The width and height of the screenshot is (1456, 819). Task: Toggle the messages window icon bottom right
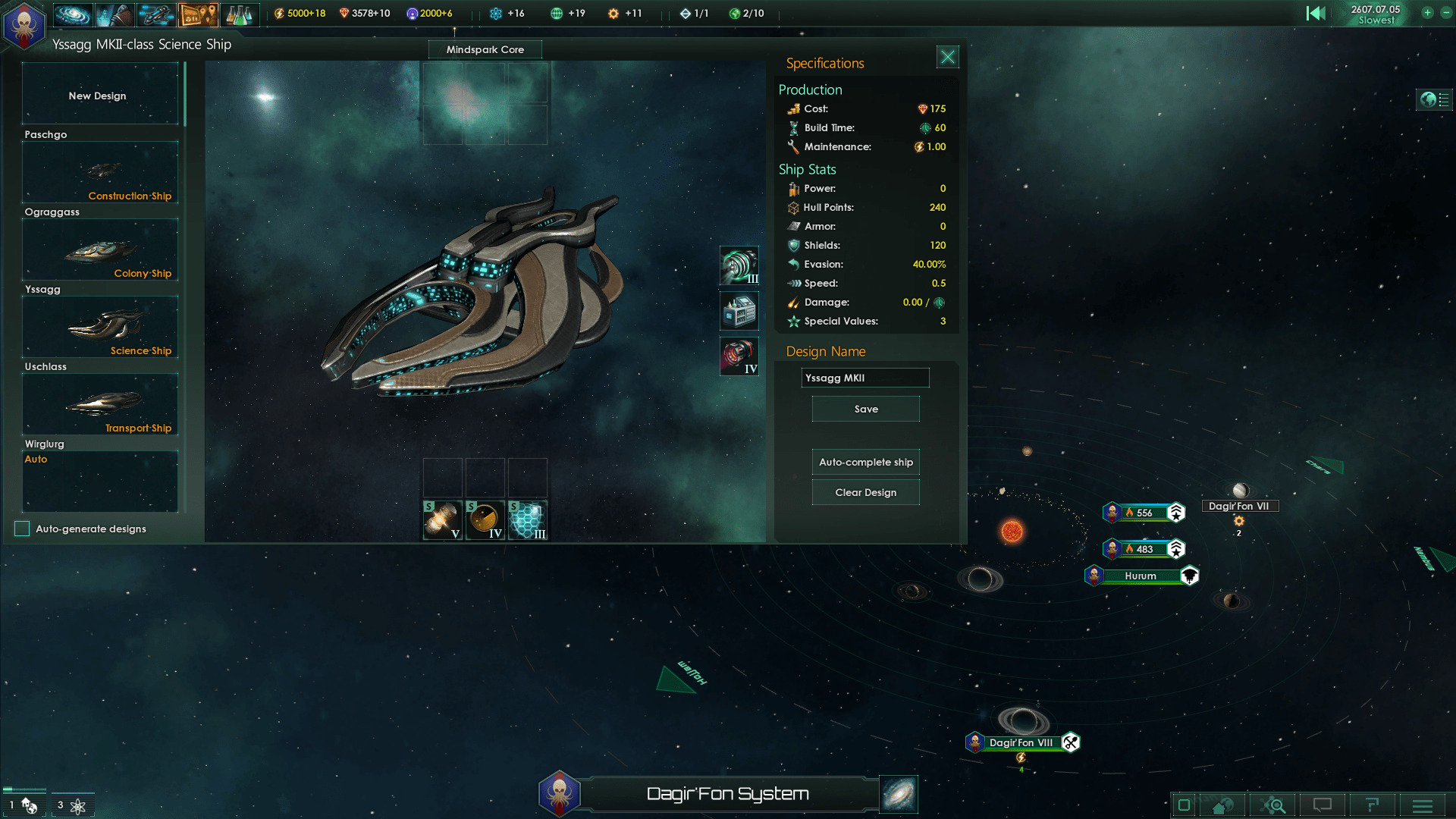point(1323,805)
